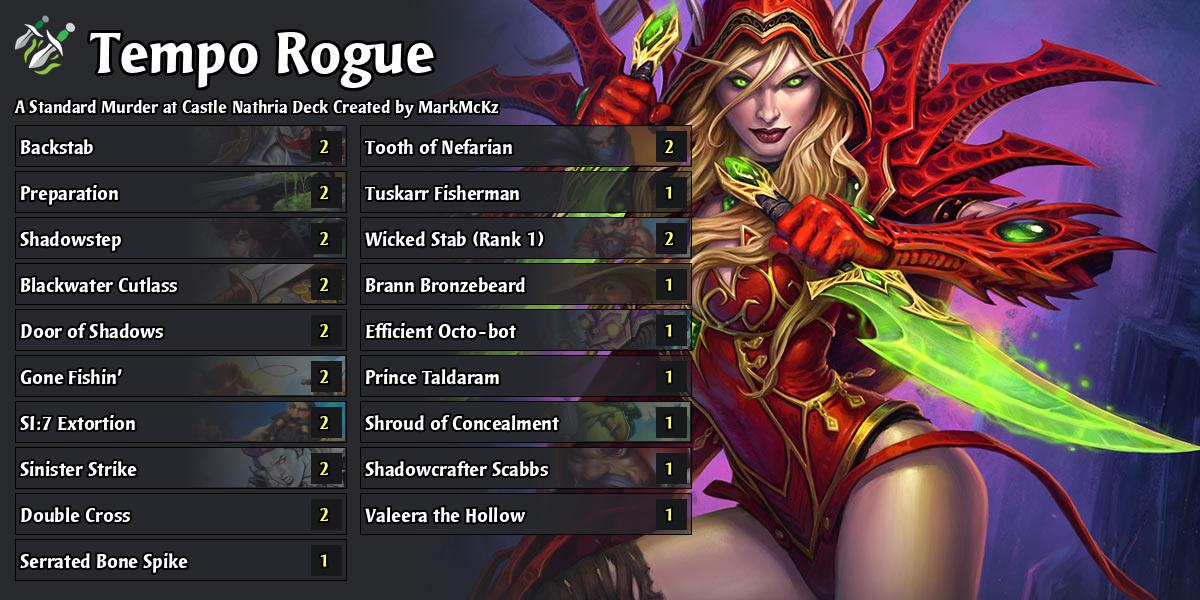Pick the Gone Fishin' card row
This screenshot has width=1200, height=600.
(x=180, y=378)
